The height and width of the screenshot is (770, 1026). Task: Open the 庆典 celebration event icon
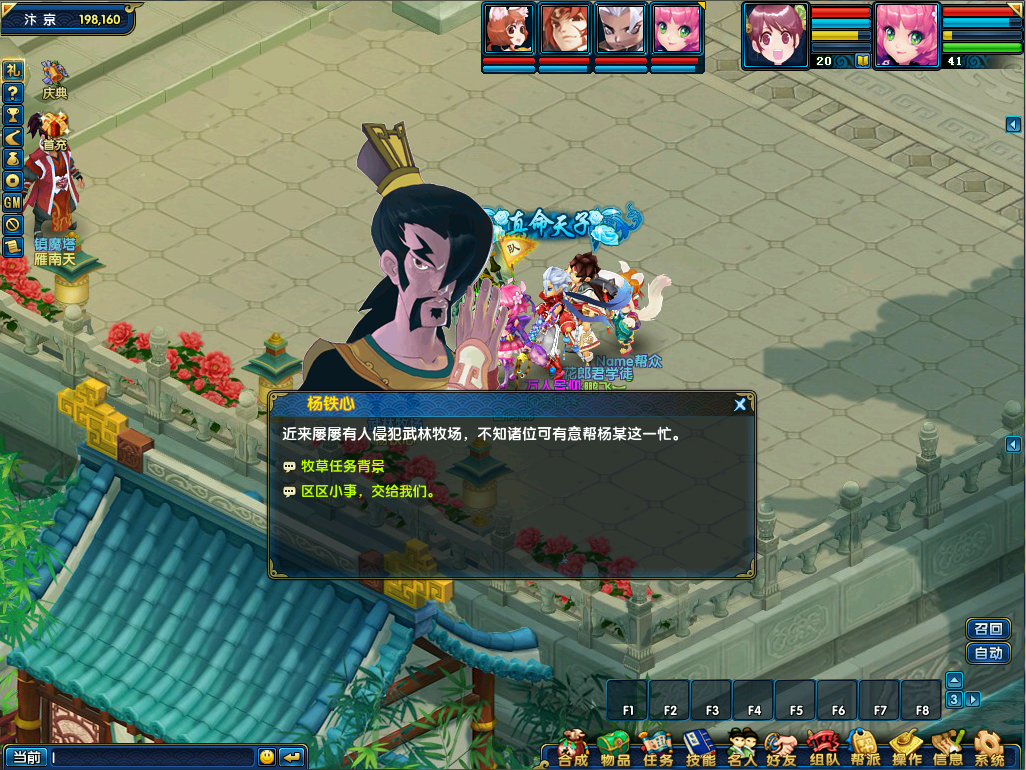[x=54, y=80]
